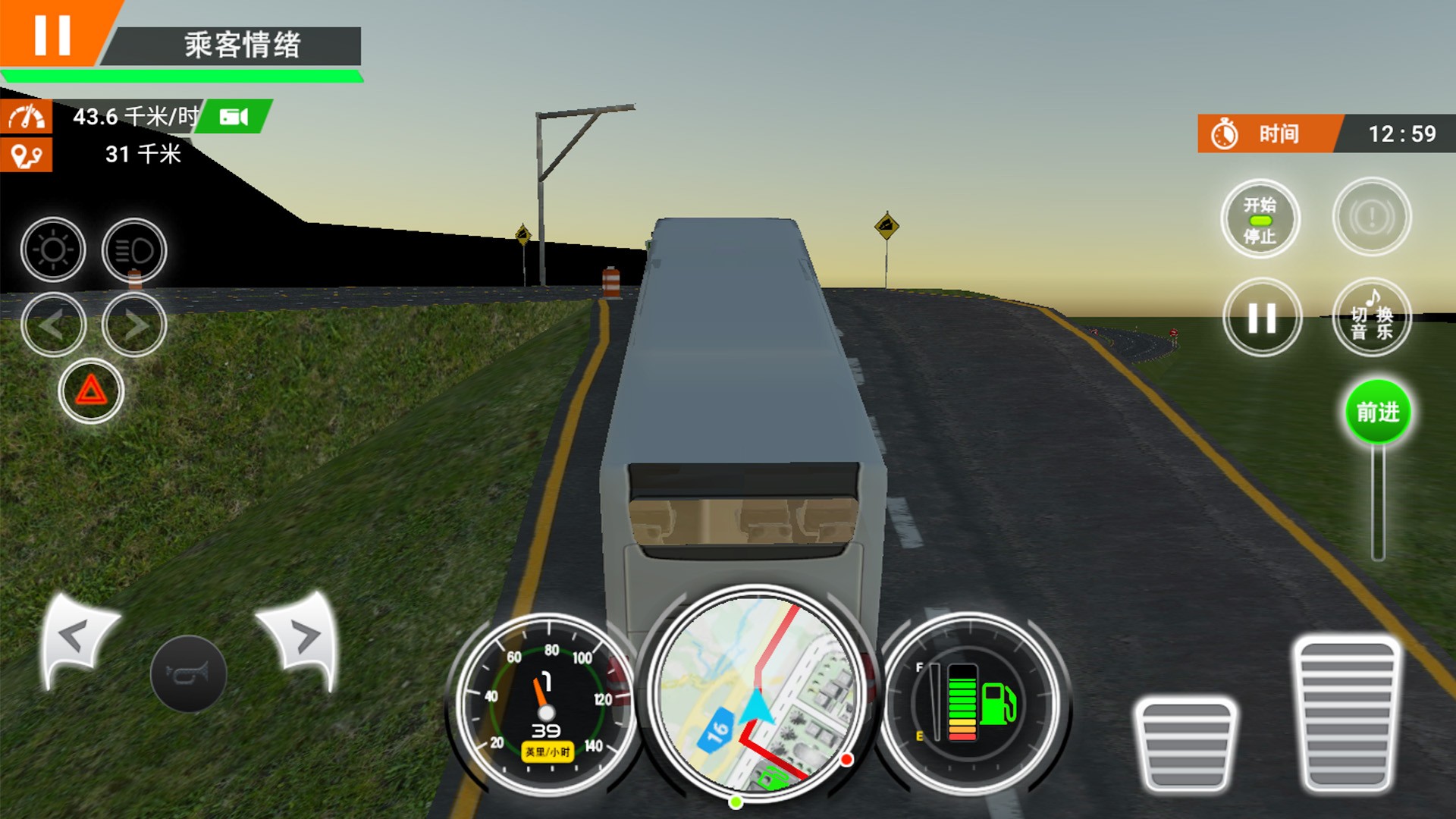Switch camera view with the green camera icon
This screenshot has height=819, width=1456.
[x=234, y=116]
